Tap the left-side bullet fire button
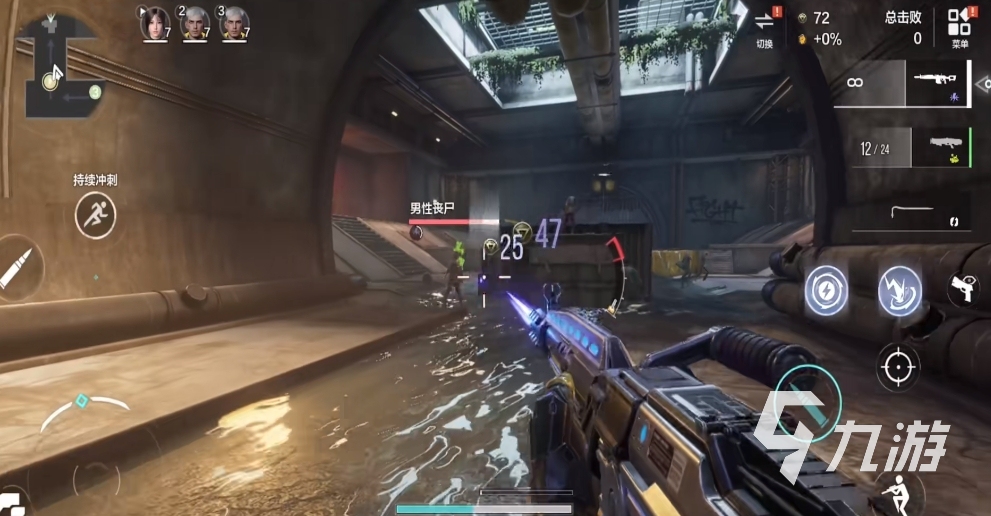Viewport: 991px width, 516px height. (17, 268)
